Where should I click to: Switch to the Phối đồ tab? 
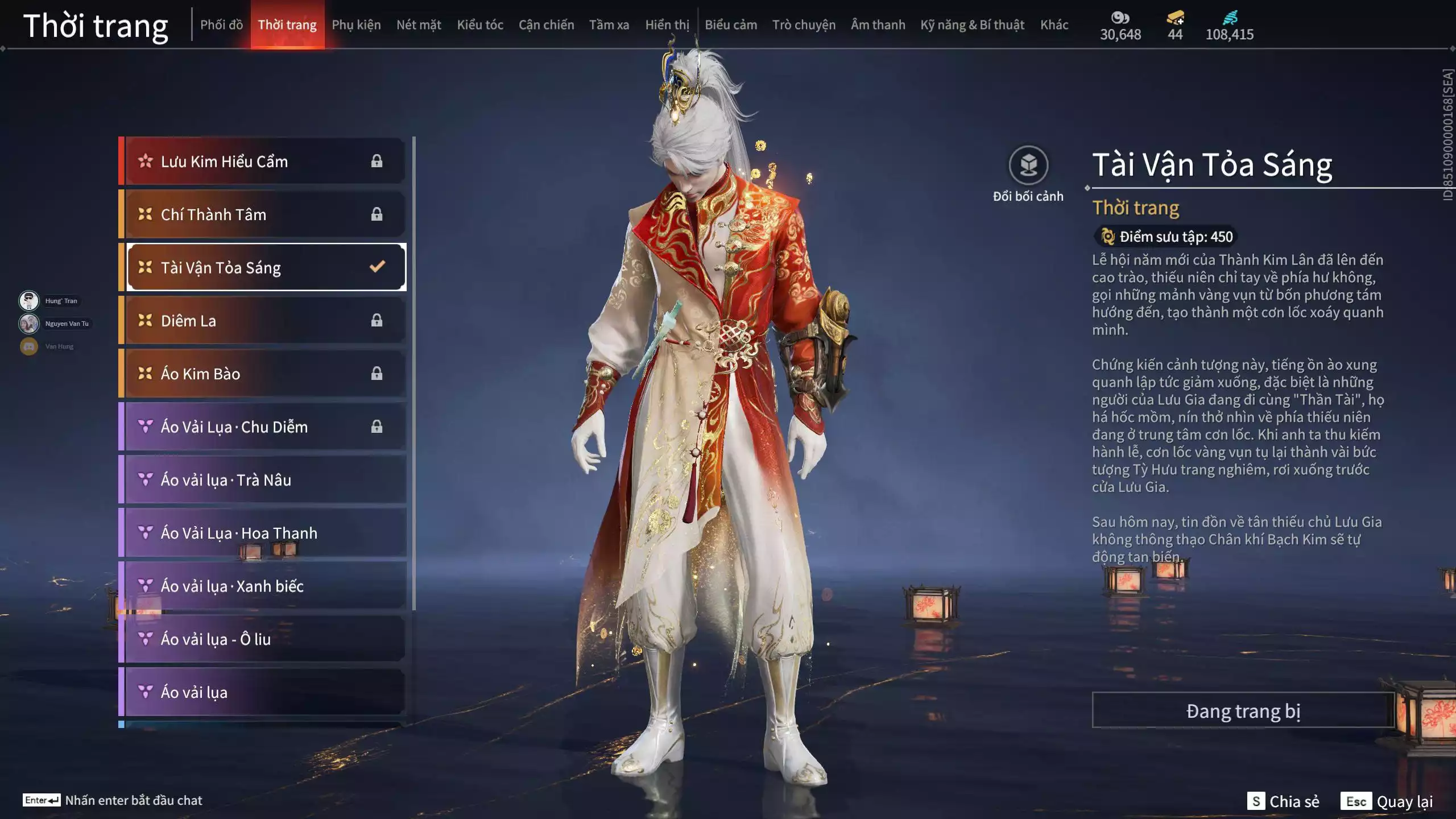tap(221, 25)
